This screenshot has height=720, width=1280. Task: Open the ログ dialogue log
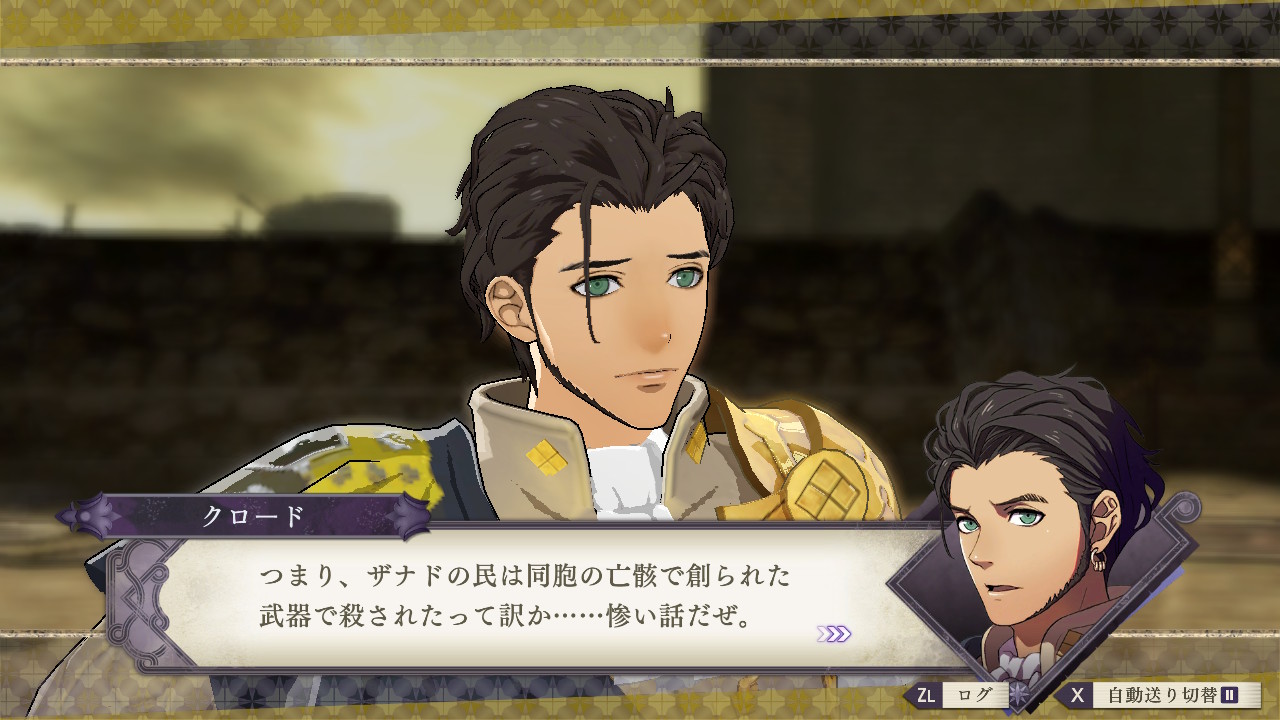[x=959, y=695]
